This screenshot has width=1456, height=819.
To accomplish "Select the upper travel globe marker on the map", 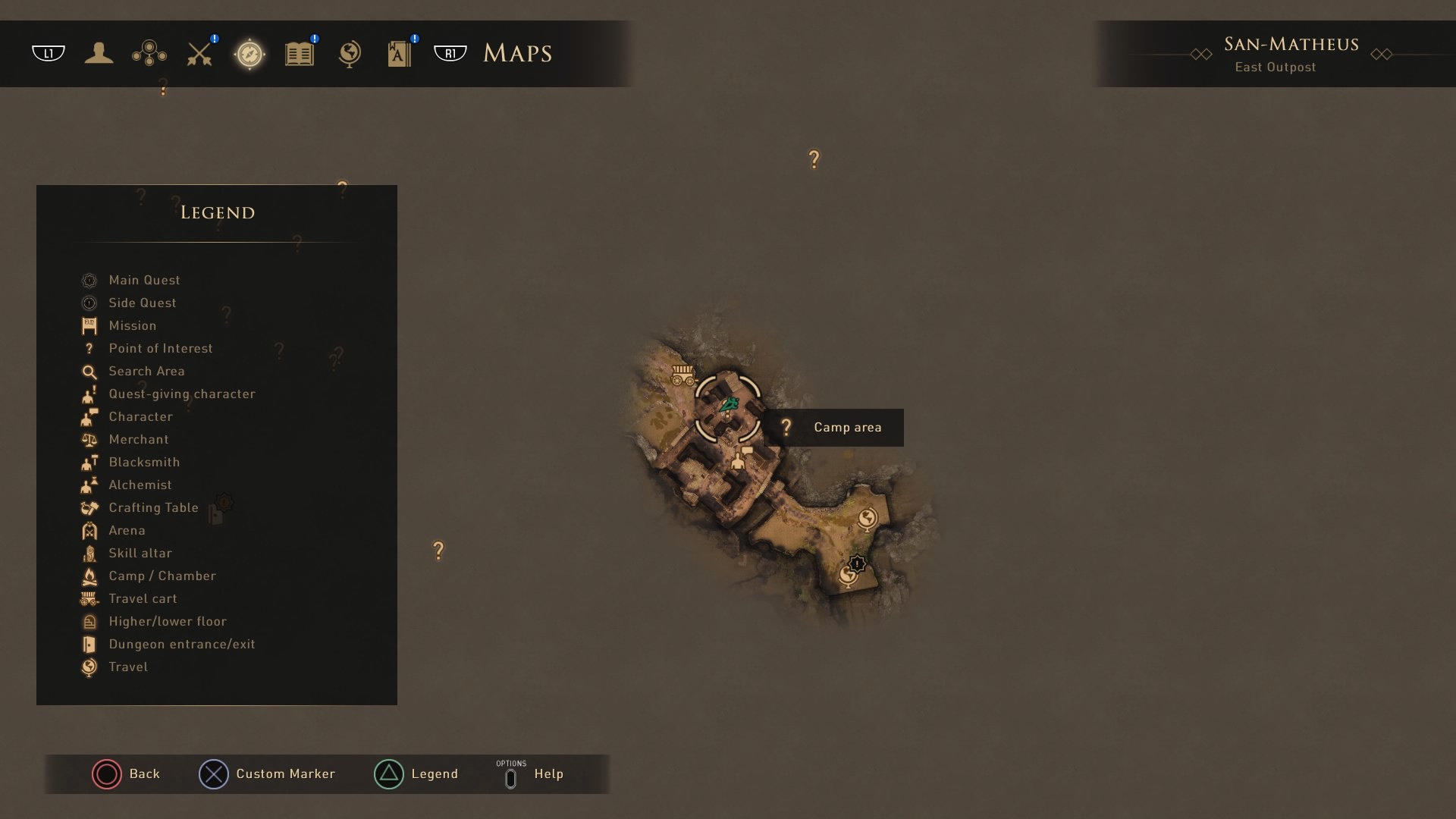I will click(x=869, y=519).
